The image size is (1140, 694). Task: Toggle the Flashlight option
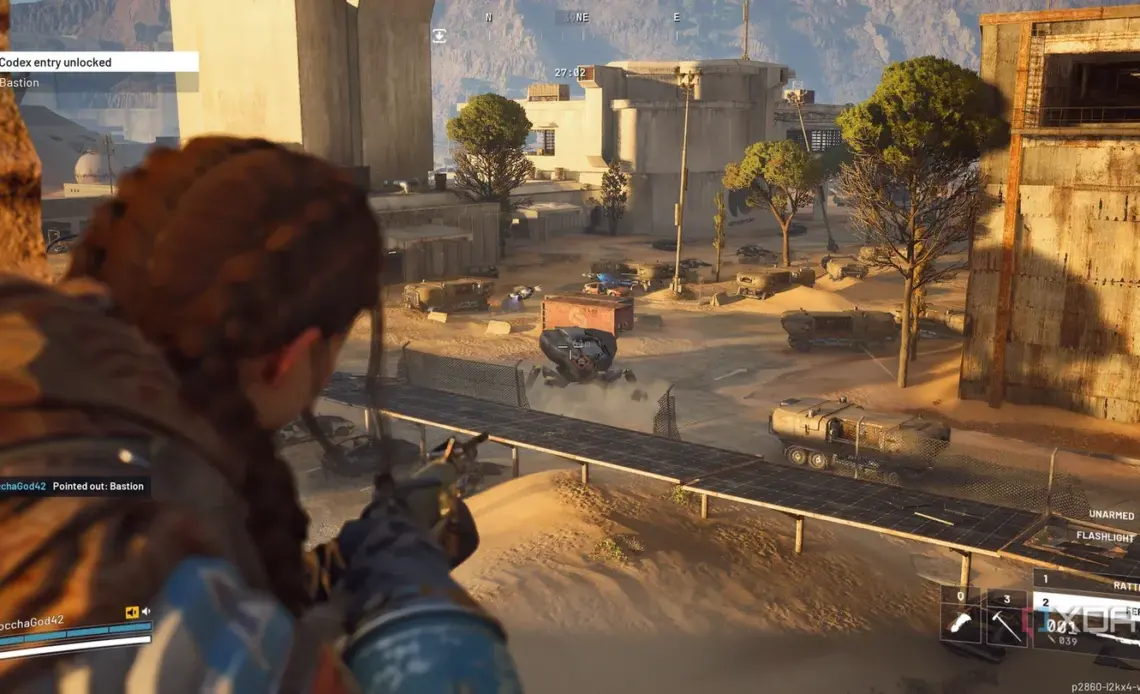pyautogui.click(x=1105, y=536)
